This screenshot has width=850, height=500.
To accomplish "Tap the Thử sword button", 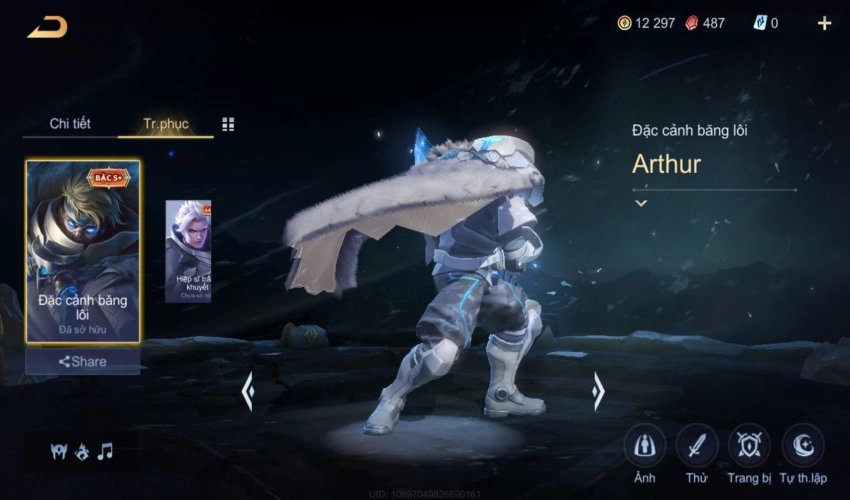I will [697, 446].
